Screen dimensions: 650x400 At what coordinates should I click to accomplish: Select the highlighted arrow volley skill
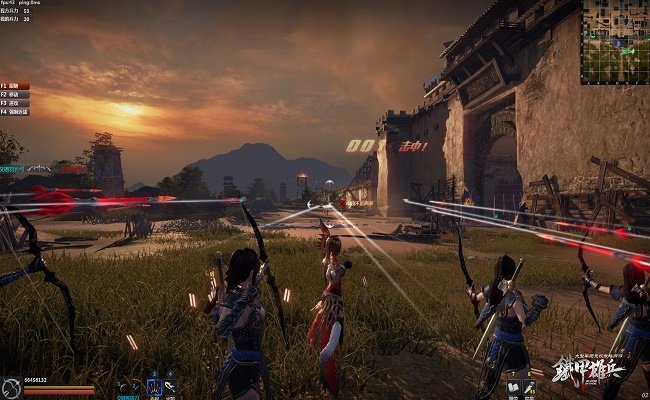pyautogui.click(x=154, y=385)
